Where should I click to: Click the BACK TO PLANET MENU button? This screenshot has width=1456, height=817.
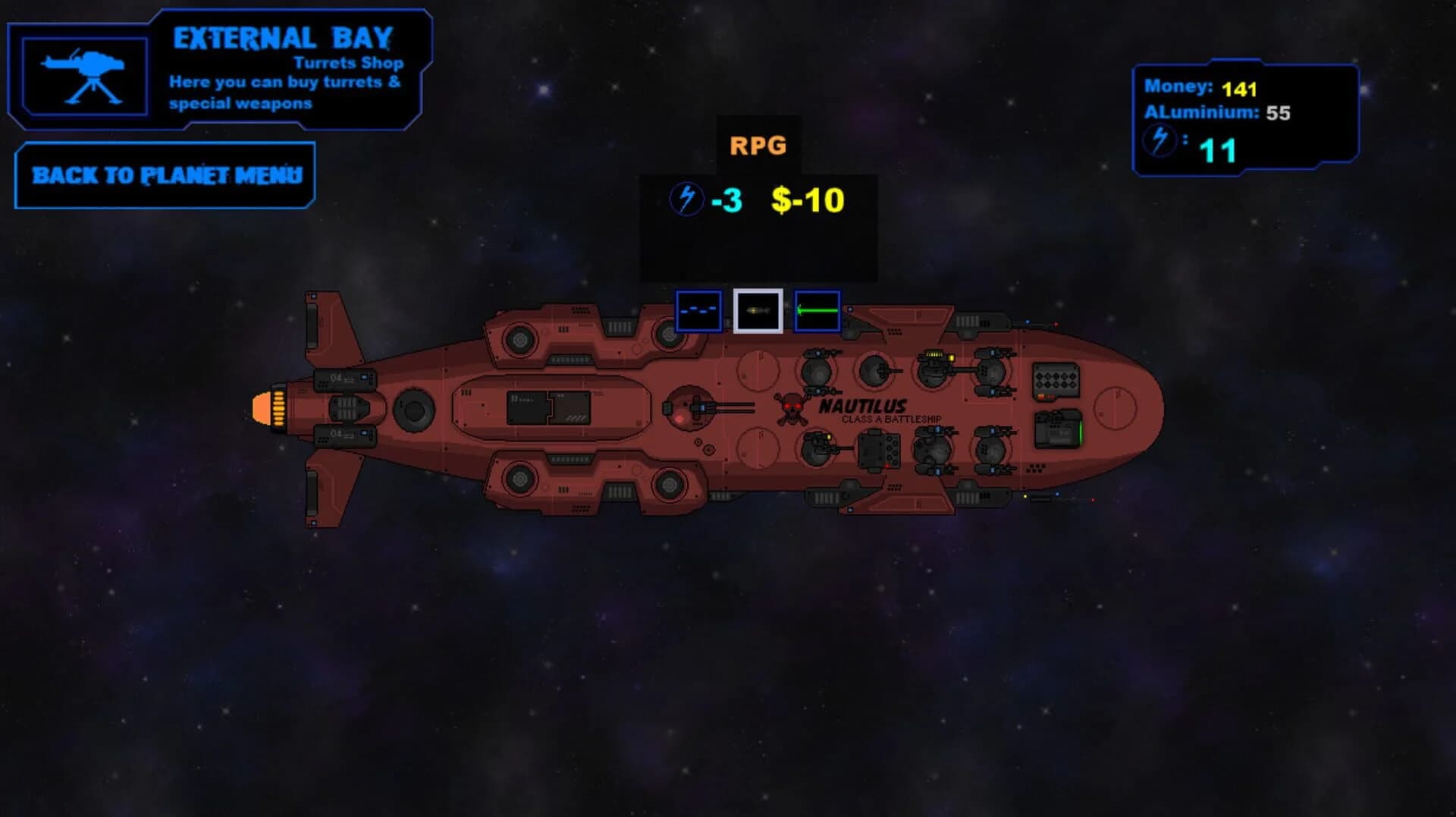[x=165, y=176]
